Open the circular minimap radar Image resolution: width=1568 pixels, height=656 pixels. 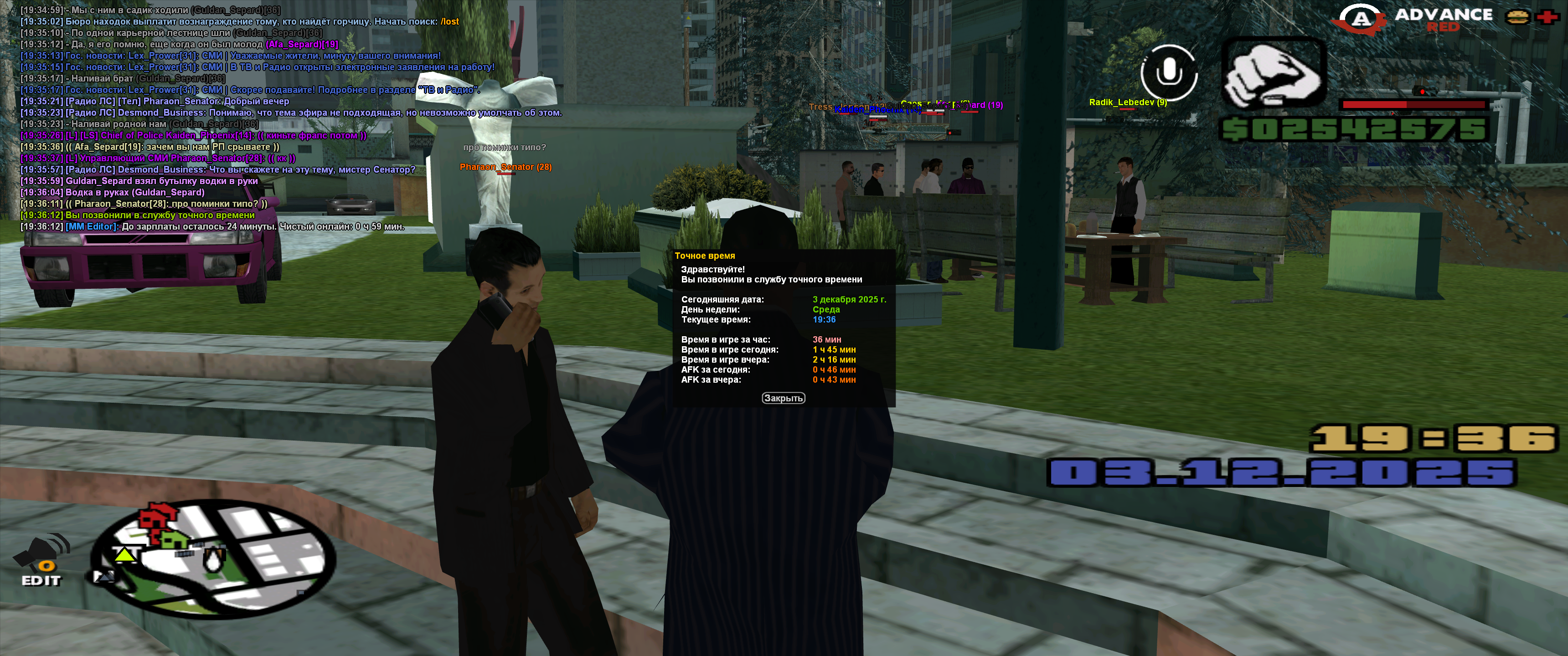pos(212,558)
